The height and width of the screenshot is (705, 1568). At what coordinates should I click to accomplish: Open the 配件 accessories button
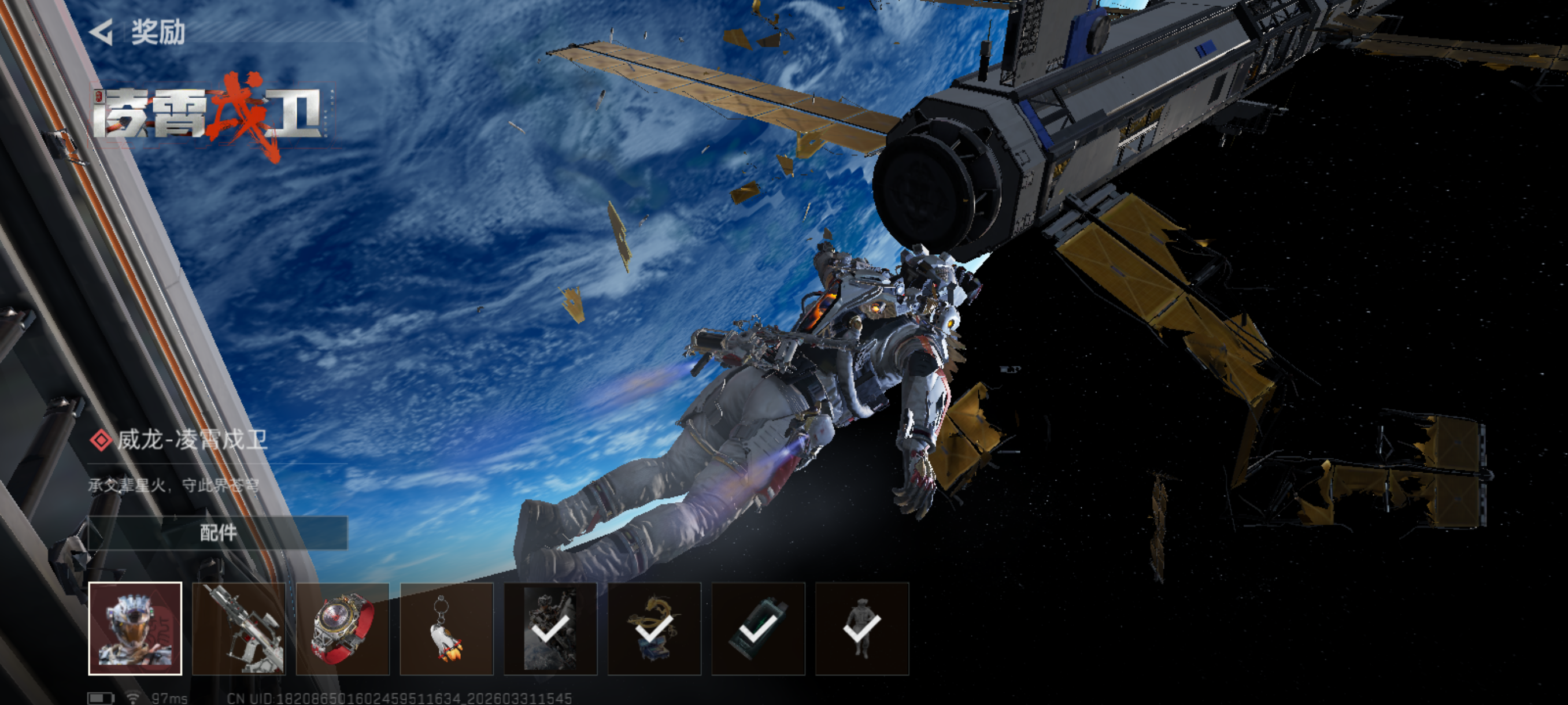click(218, 533)
